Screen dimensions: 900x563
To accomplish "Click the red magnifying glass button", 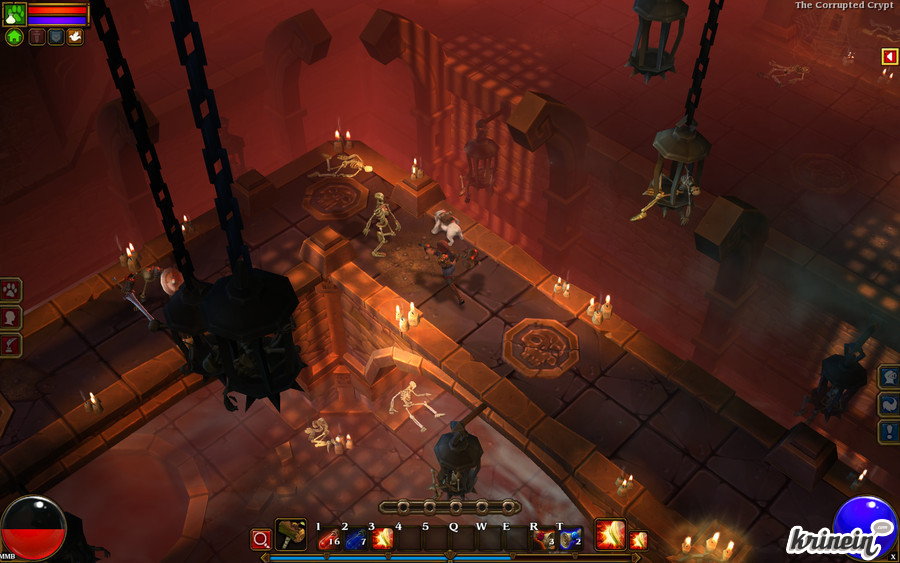I will point(261,540).
